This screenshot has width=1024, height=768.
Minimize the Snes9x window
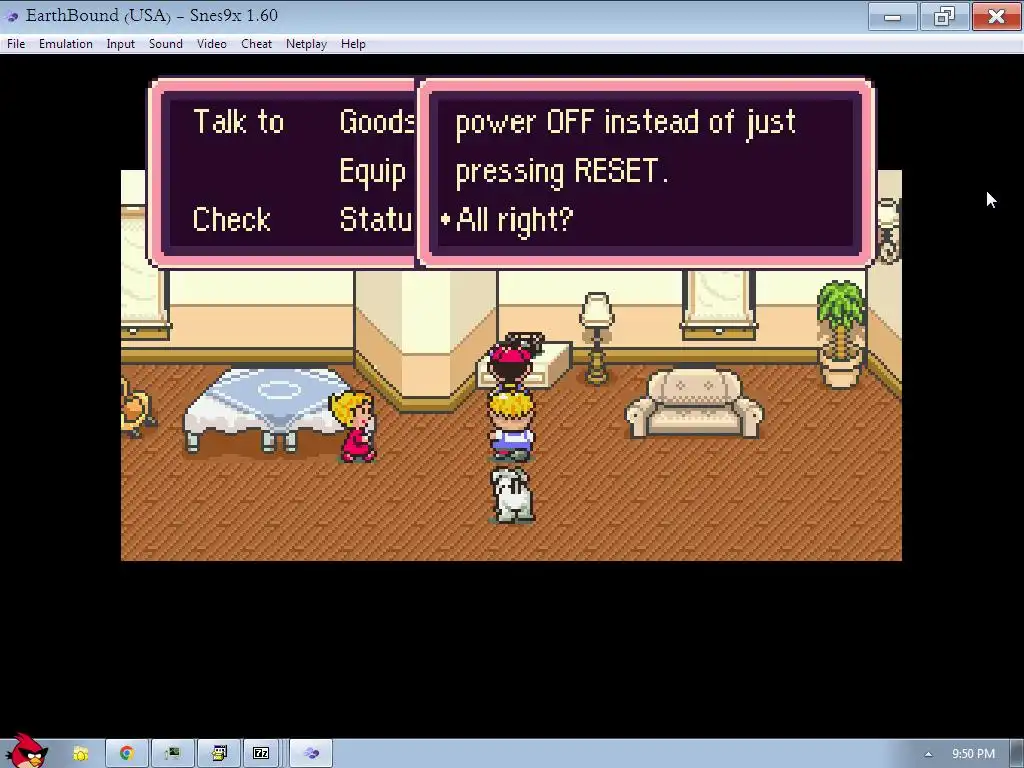click(893, 16)
